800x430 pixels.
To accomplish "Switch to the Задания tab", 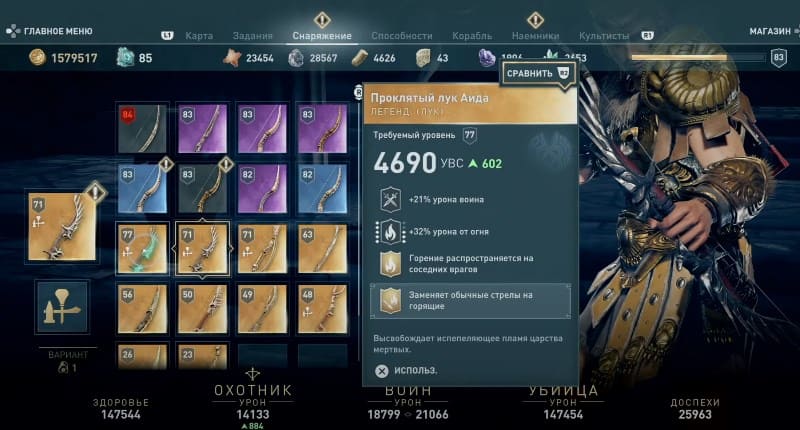I will pyautogui.click(x=252, y=36).
